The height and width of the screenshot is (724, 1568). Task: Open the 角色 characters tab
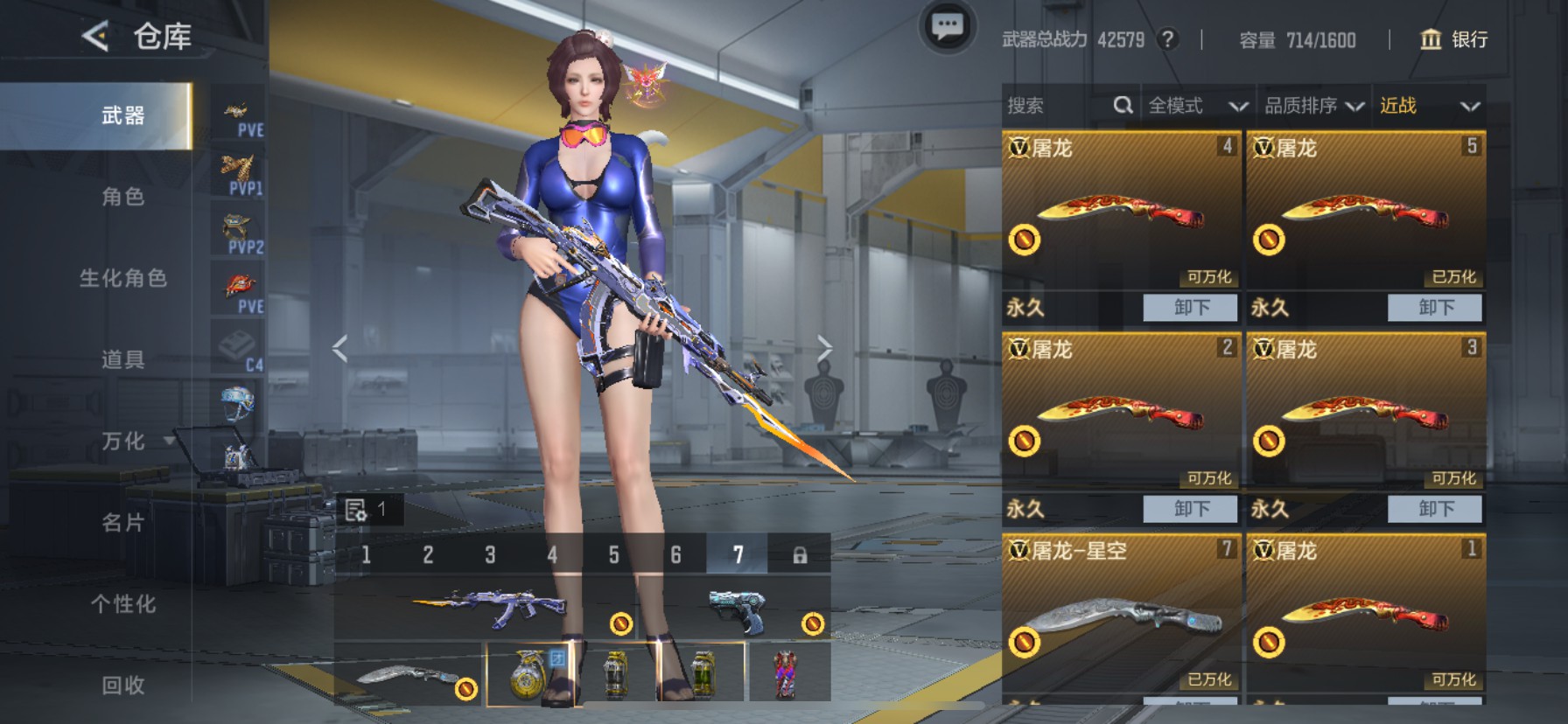(122, 197)
